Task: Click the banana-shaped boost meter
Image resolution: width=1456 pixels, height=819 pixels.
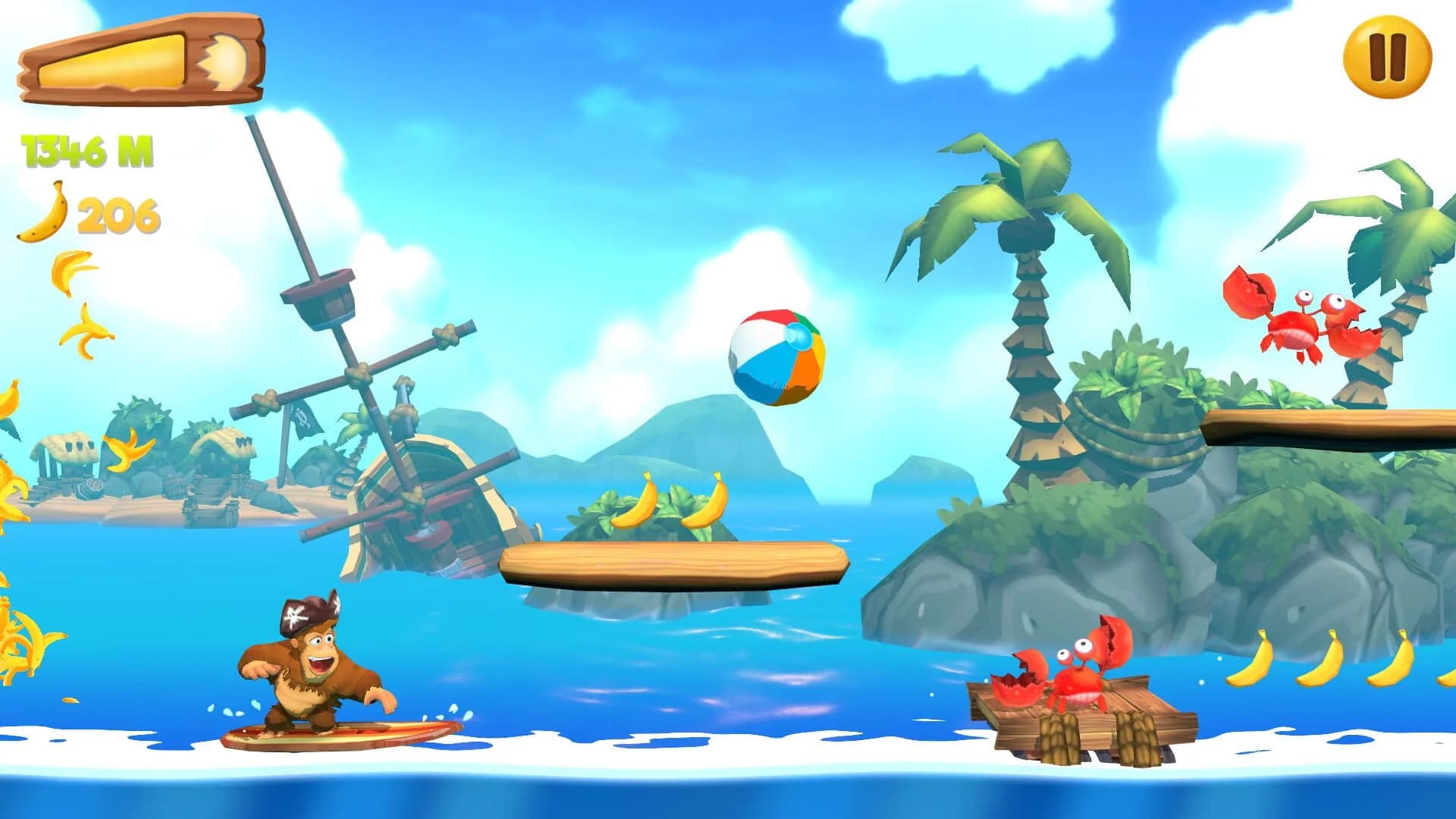Action: point(144,61)
